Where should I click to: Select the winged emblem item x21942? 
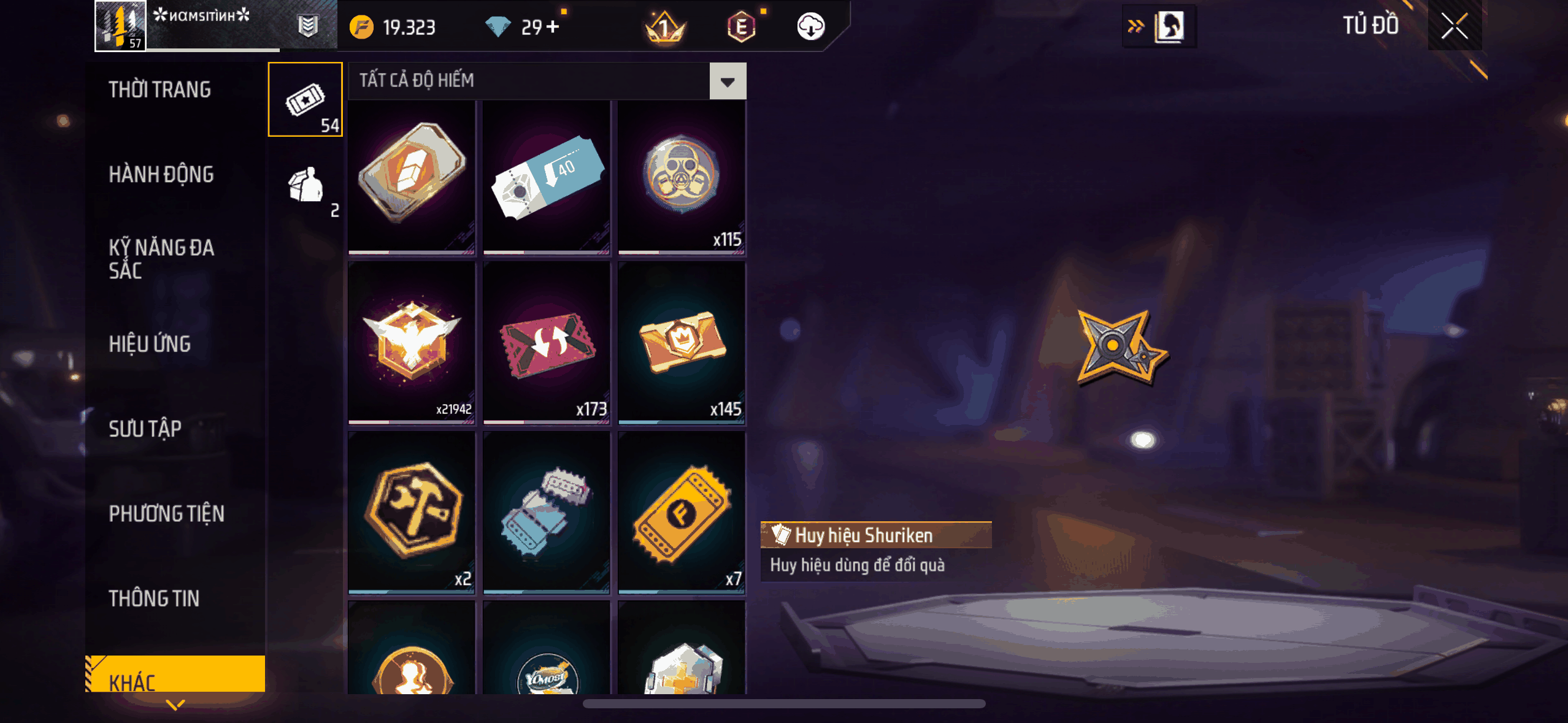412,342
